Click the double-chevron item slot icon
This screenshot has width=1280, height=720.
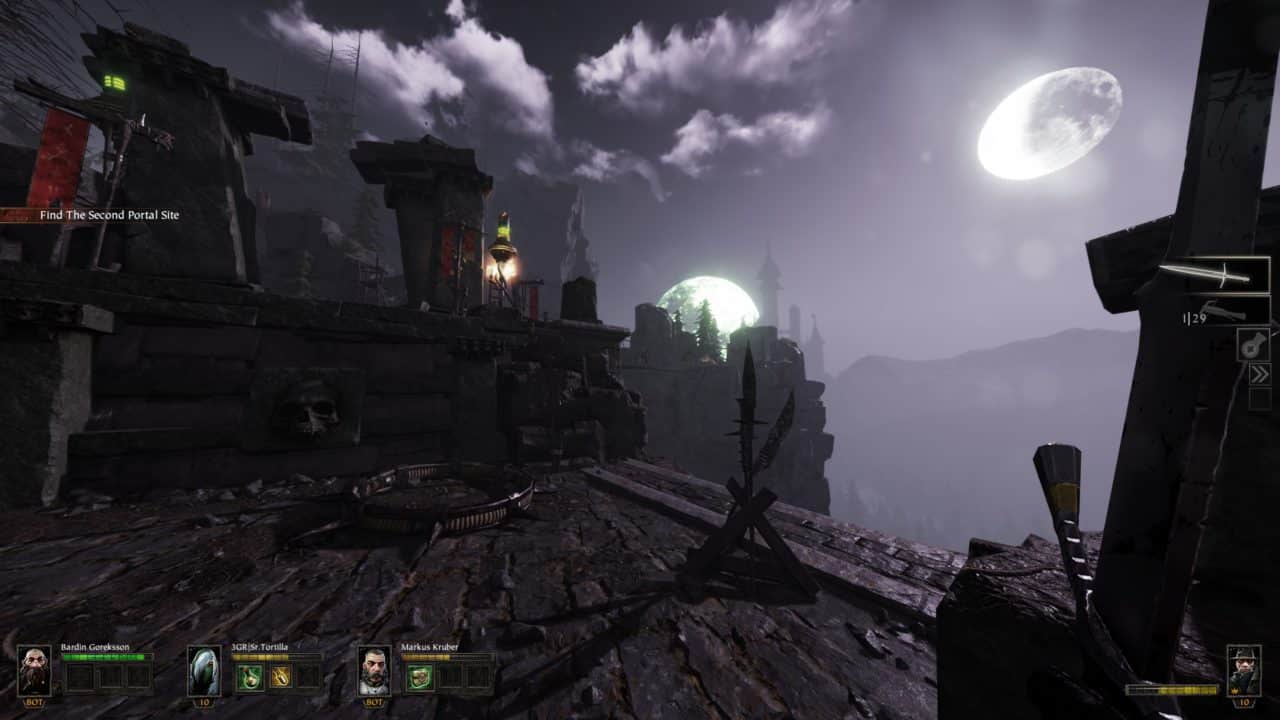tap(1261, 372)
